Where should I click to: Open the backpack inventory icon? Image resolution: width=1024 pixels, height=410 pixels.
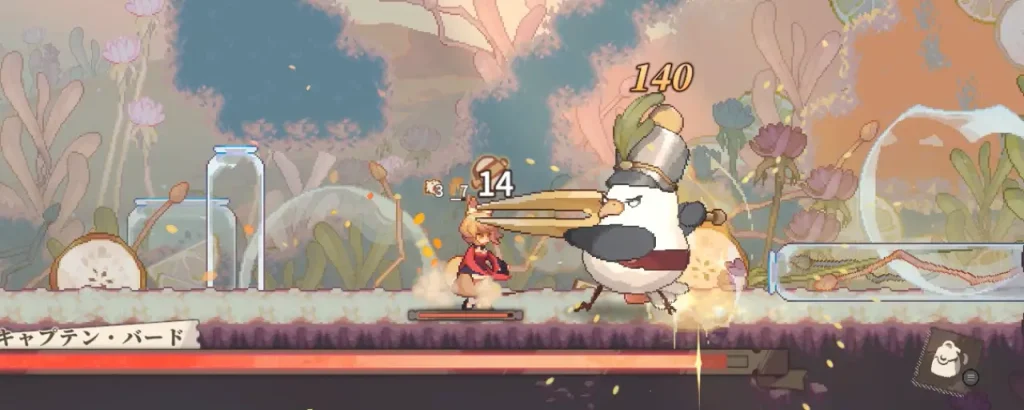click(x=944, y=361)
